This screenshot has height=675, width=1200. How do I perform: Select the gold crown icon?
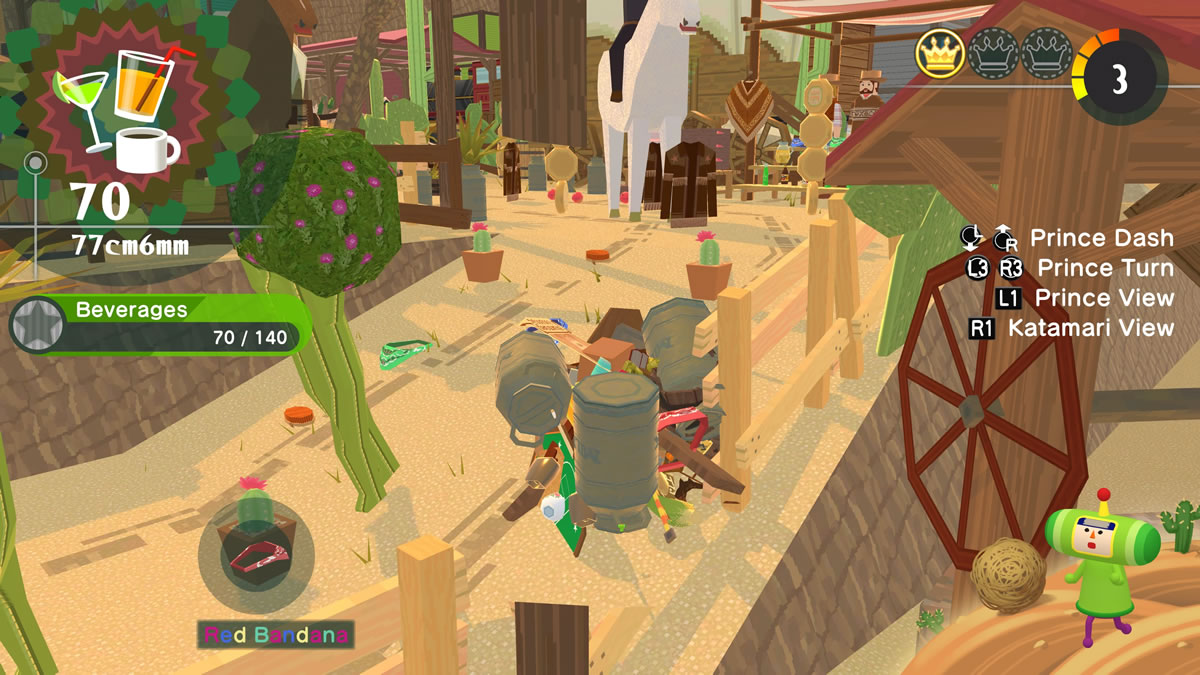tap(940, 54)
